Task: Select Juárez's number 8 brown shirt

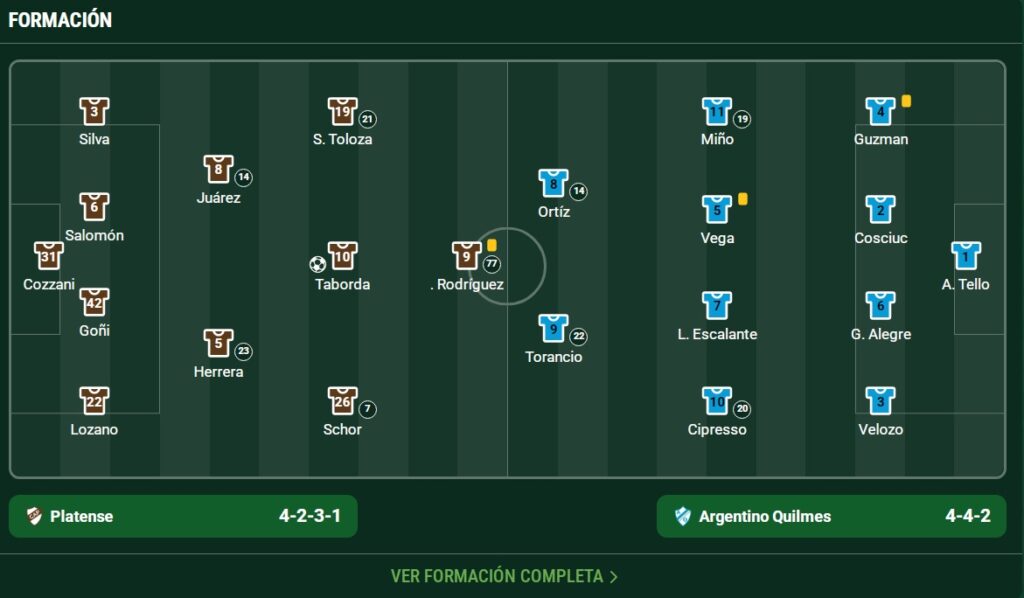Action: [218, 169]
